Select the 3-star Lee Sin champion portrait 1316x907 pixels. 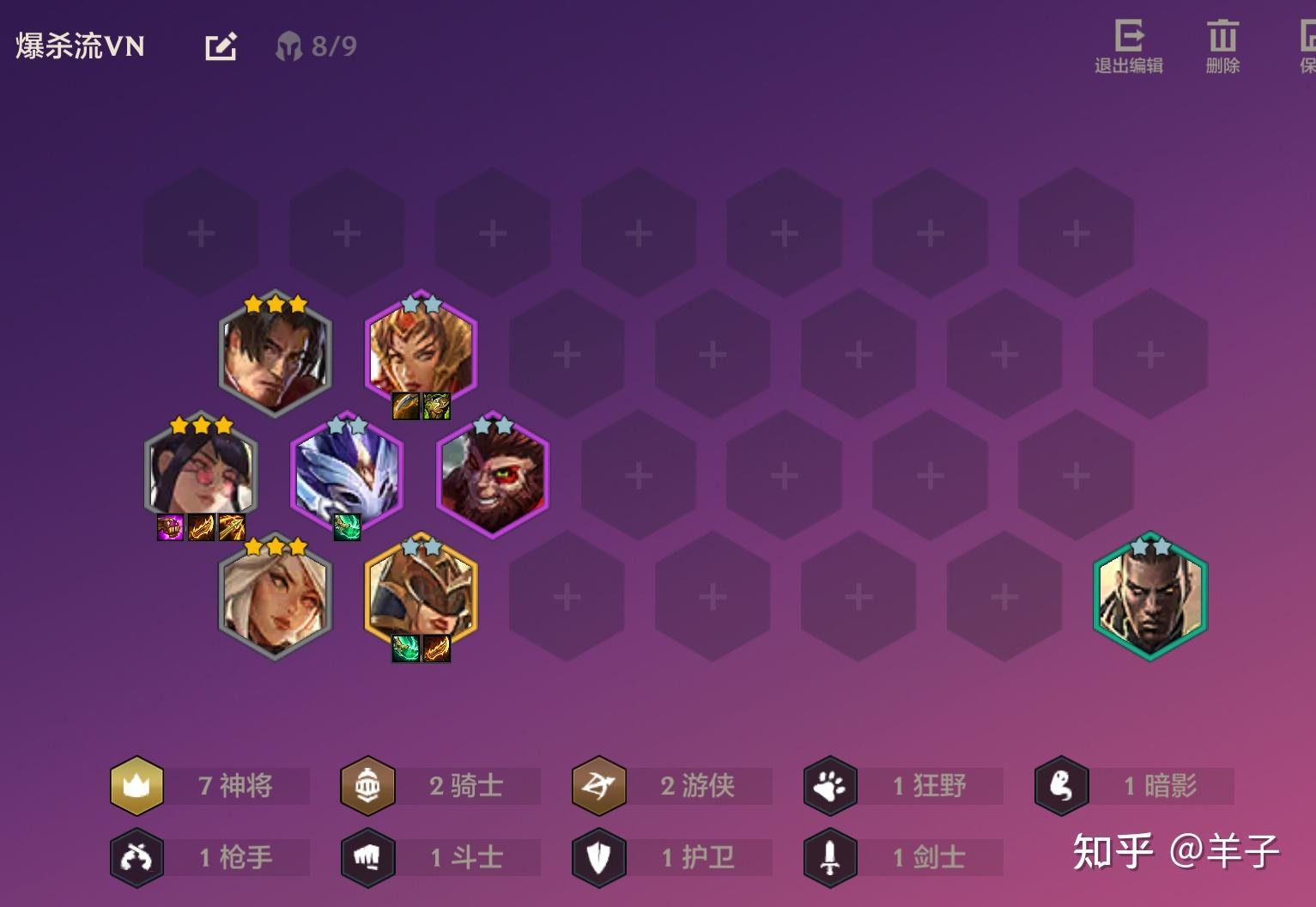(275, 356)
